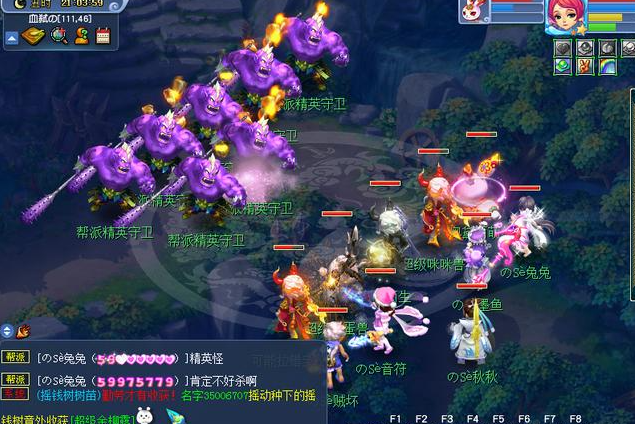The height and width of the screenshot is (424, 635).
Task: Click the victory hand buff icon
Action: click(585, 66)
